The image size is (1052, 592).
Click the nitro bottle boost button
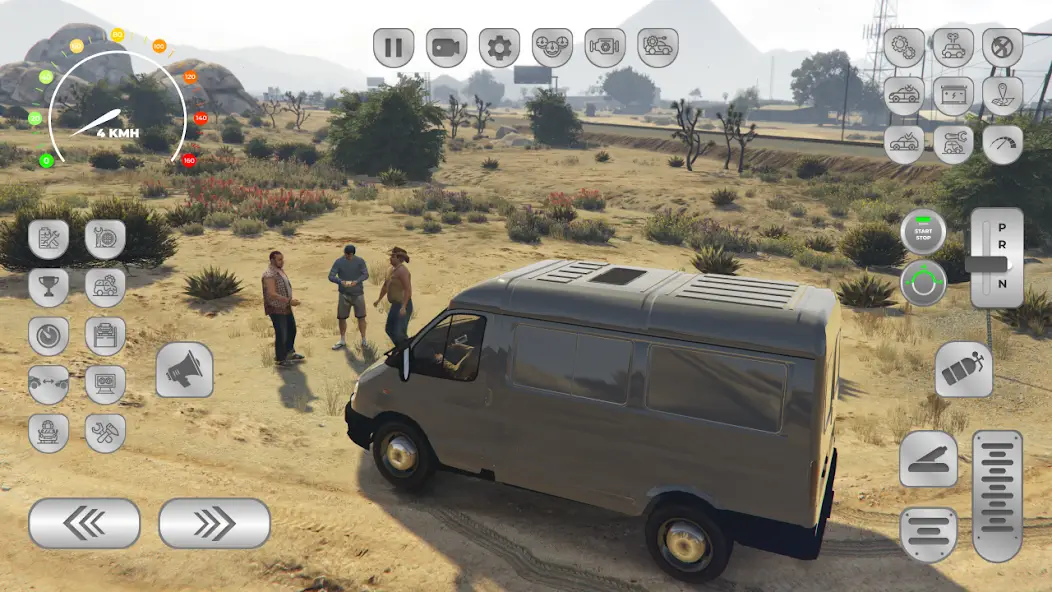click(964, 370)
